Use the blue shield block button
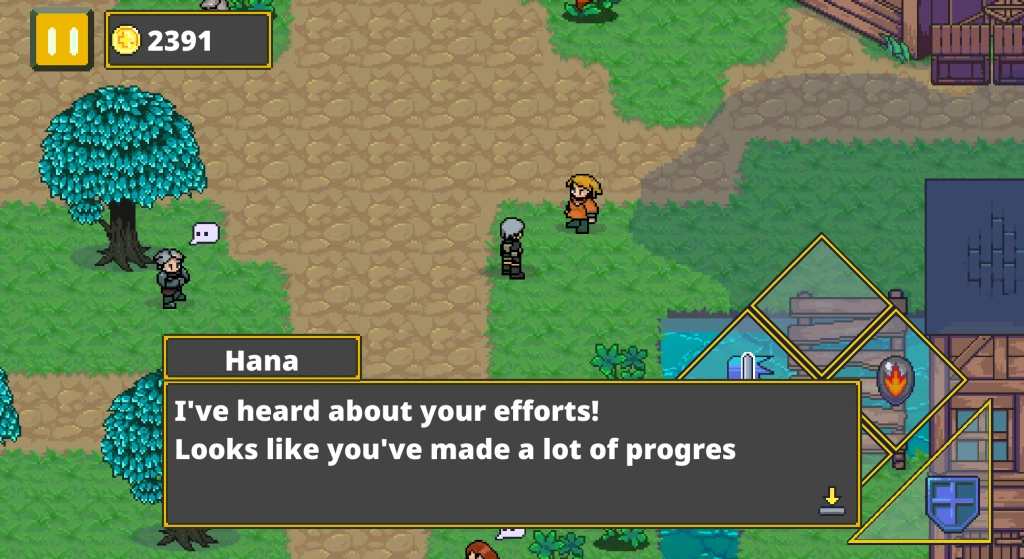Viewport: 1024px width, 559px height. pos(951,502)
